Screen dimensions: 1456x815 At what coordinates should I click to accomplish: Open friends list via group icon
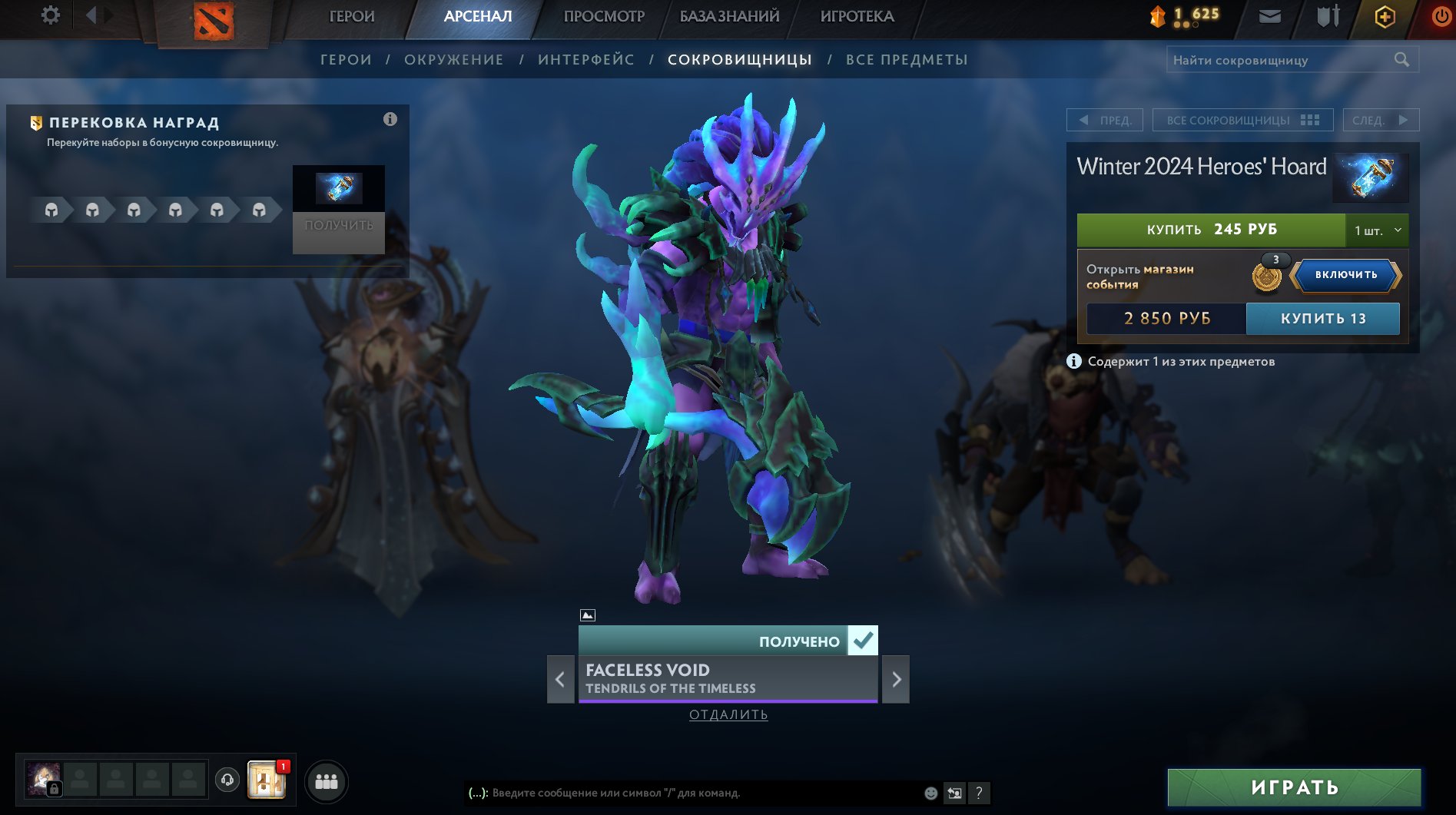pos(326,781)
